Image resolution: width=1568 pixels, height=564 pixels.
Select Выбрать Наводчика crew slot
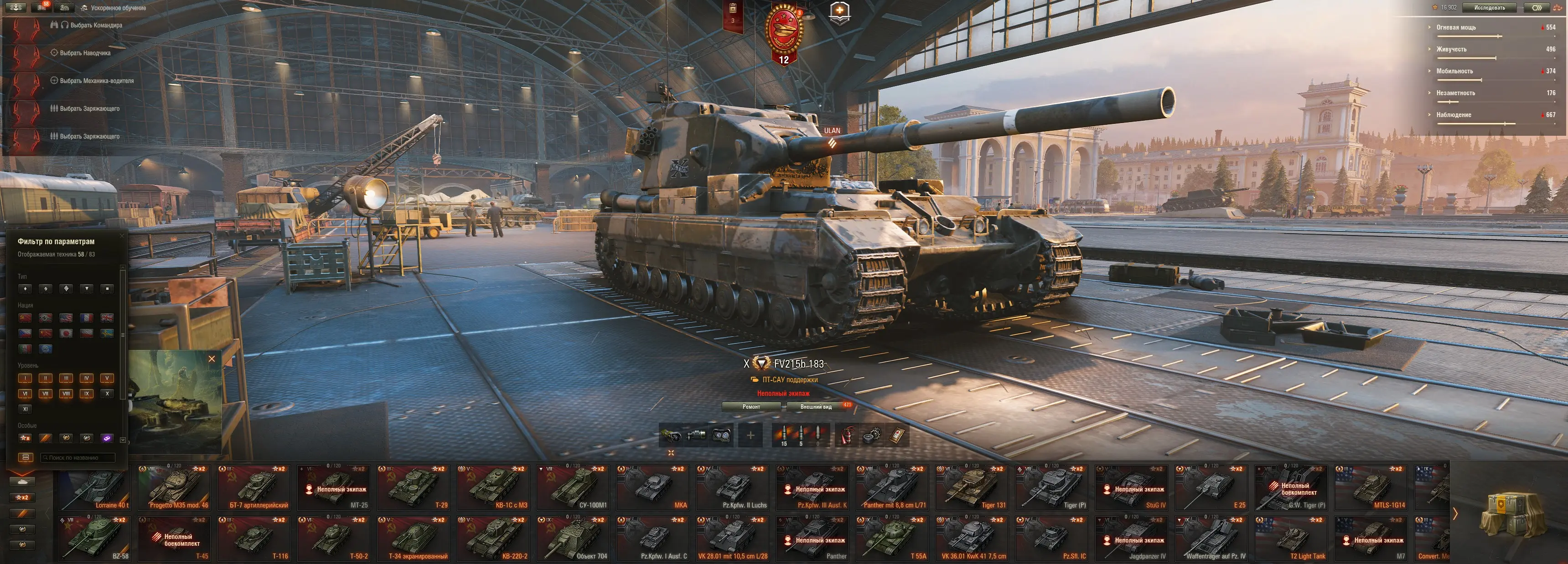pyautogui.click(x=85, y=53)
